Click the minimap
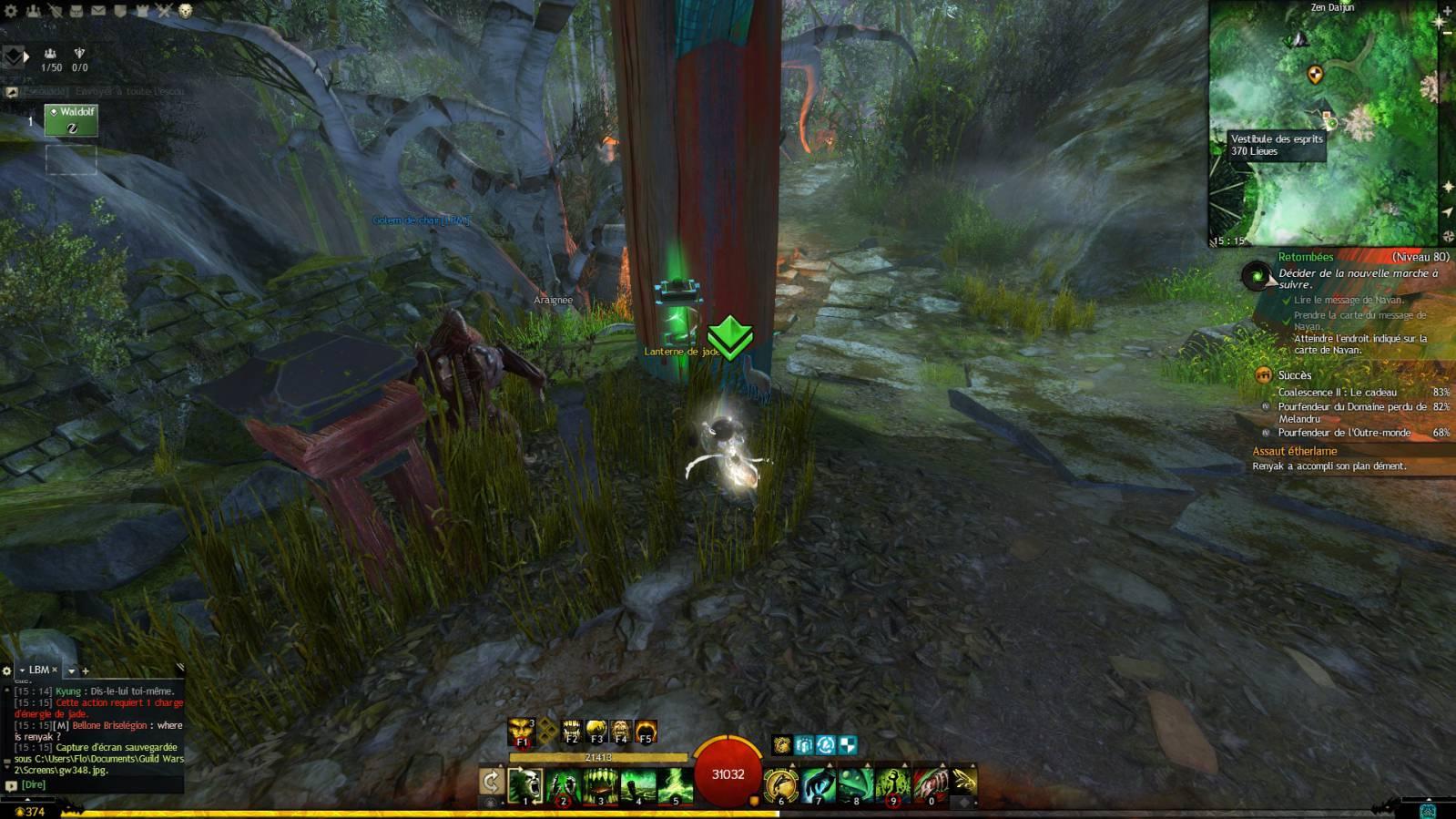The width and height of the screenshot is (1456, 819). tap(1322, 123)
